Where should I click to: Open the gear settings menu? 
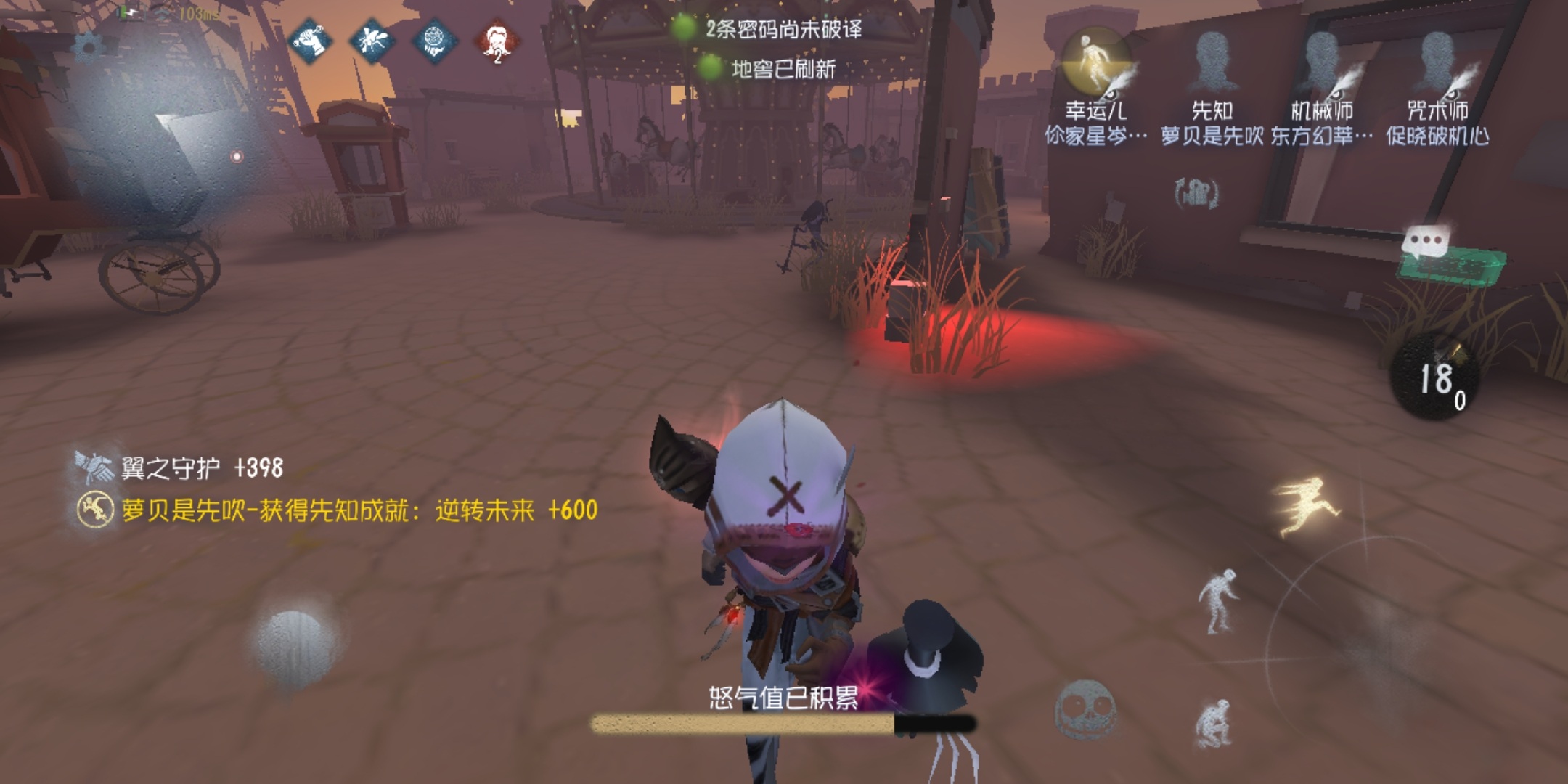pos(89,48)
